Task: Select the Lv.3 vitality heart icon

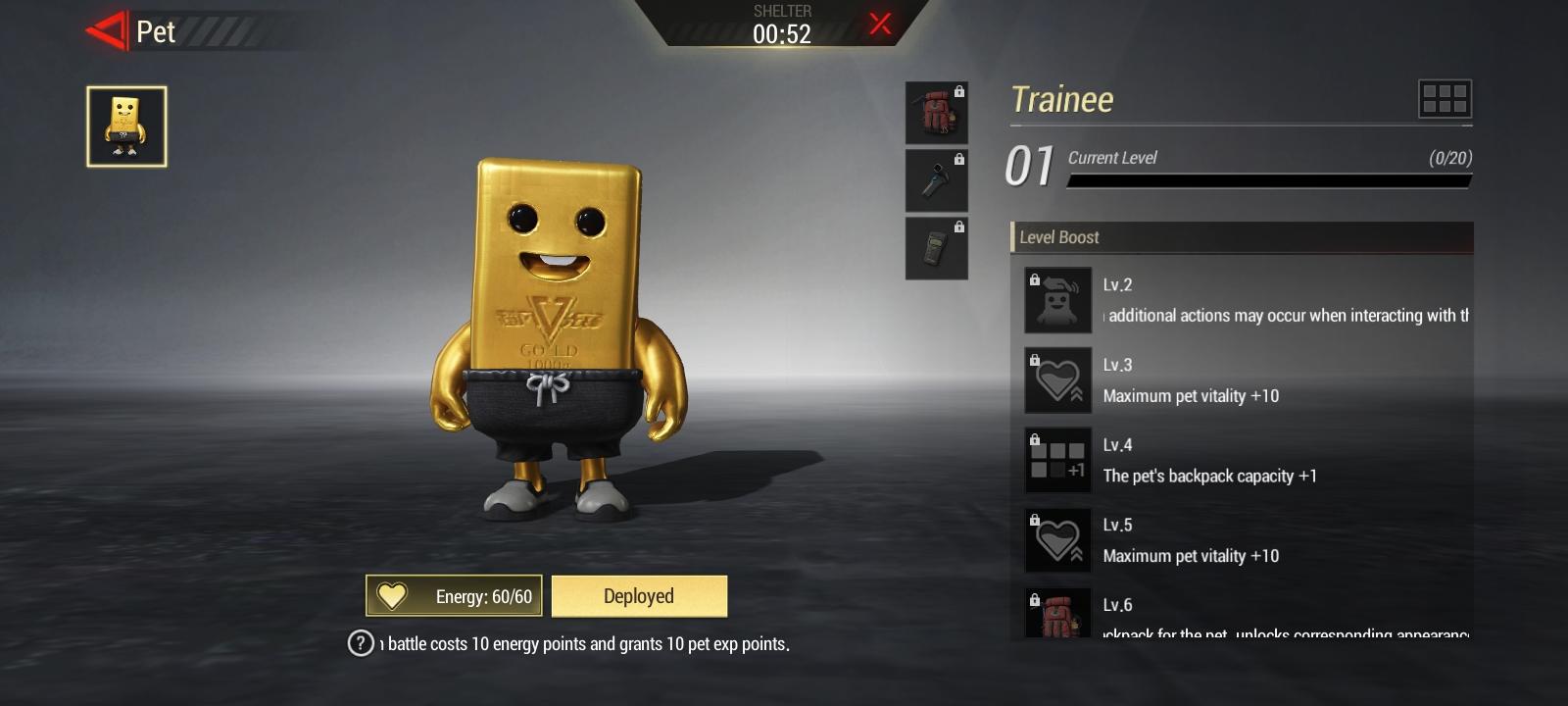Action: [1057, 379]
